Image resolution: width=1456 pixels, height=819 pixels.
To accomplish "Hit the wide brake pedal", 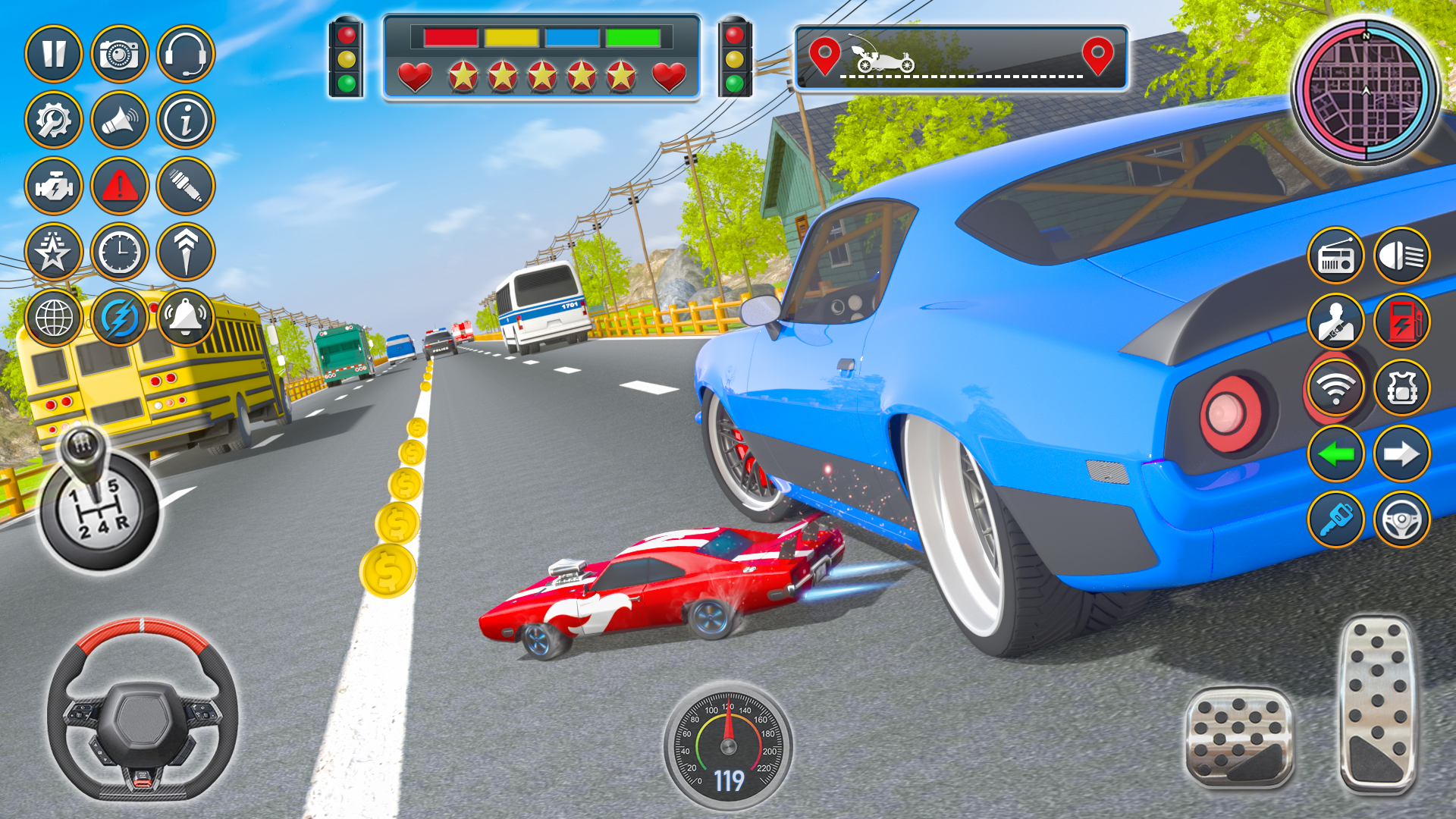I will click(x=1240, y=737).
